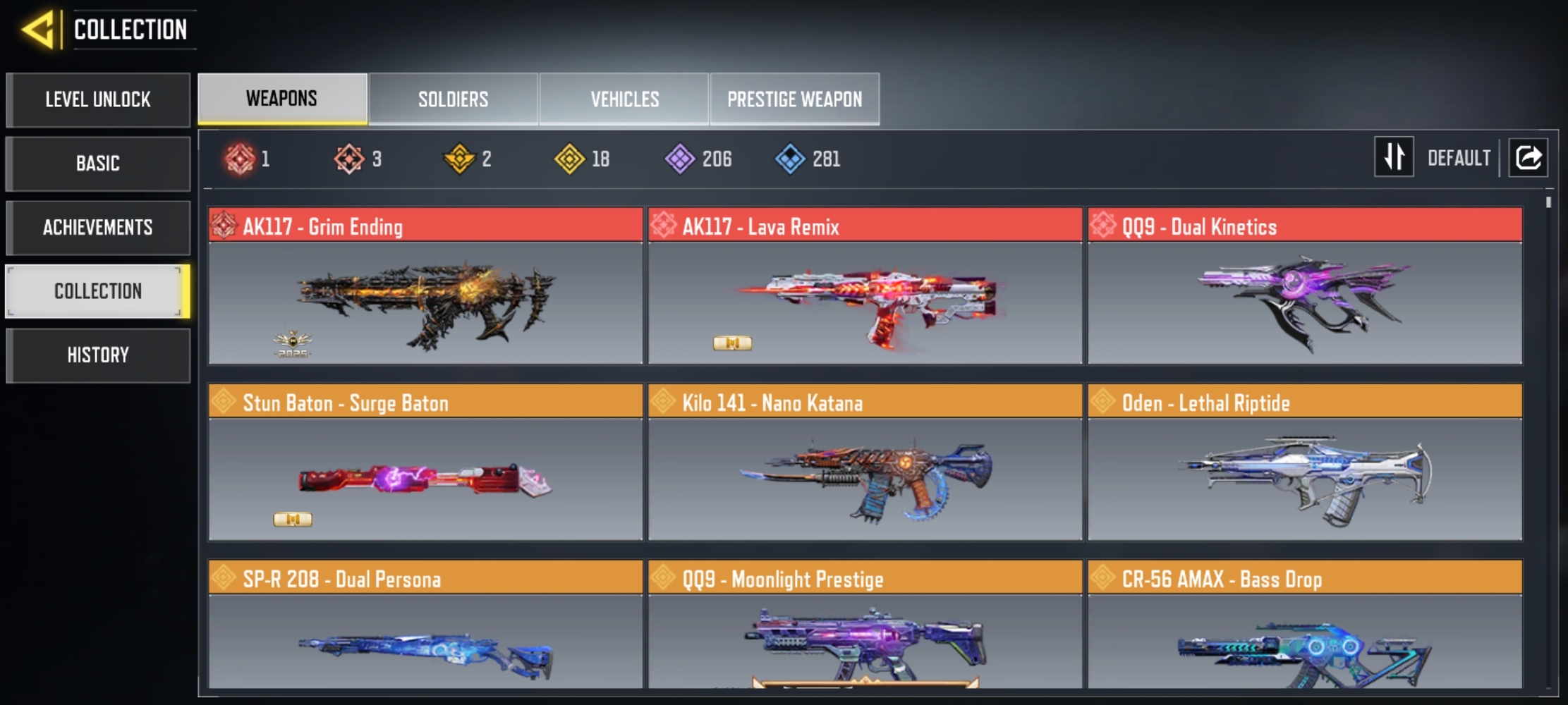Open the History section

click(98, 355)
